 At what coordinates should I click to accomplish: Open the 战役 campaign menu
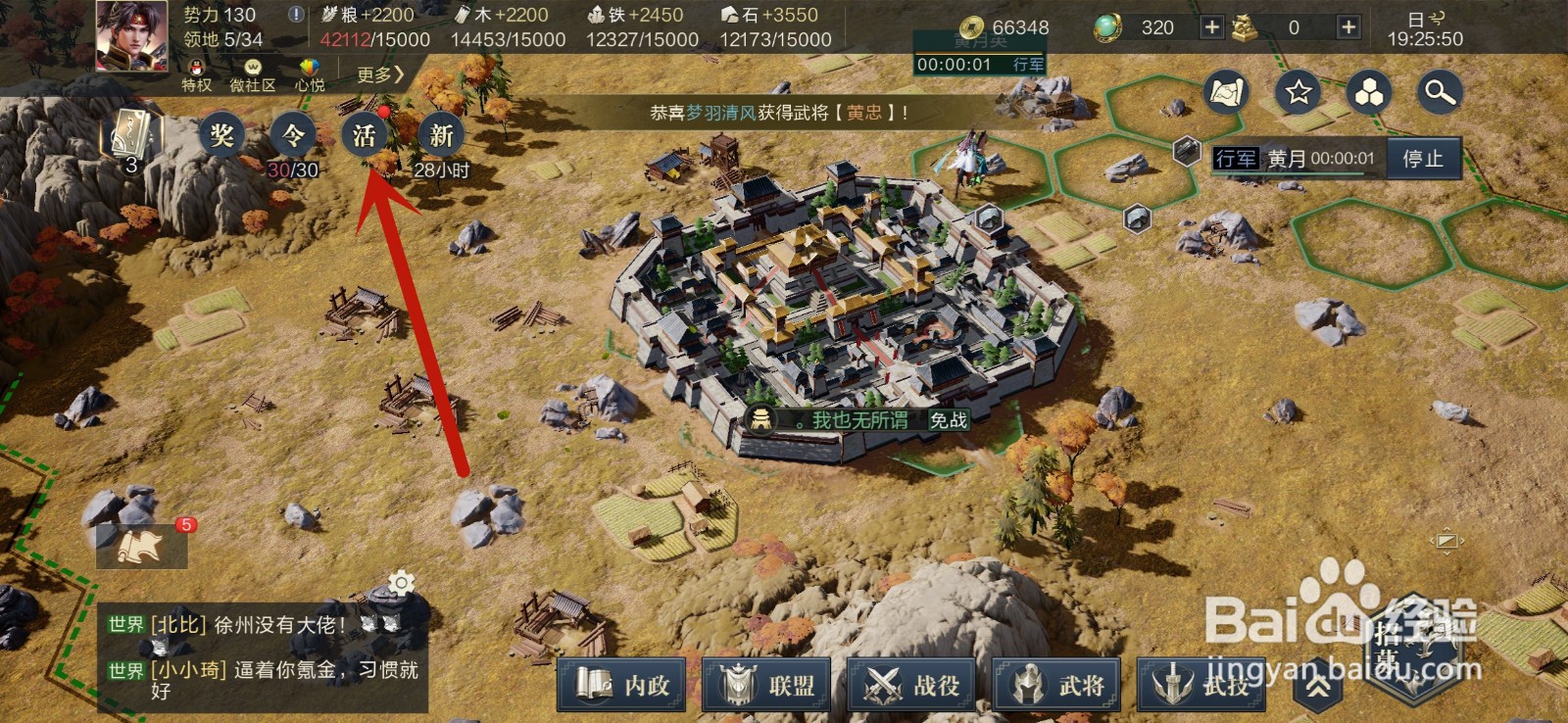912,685
